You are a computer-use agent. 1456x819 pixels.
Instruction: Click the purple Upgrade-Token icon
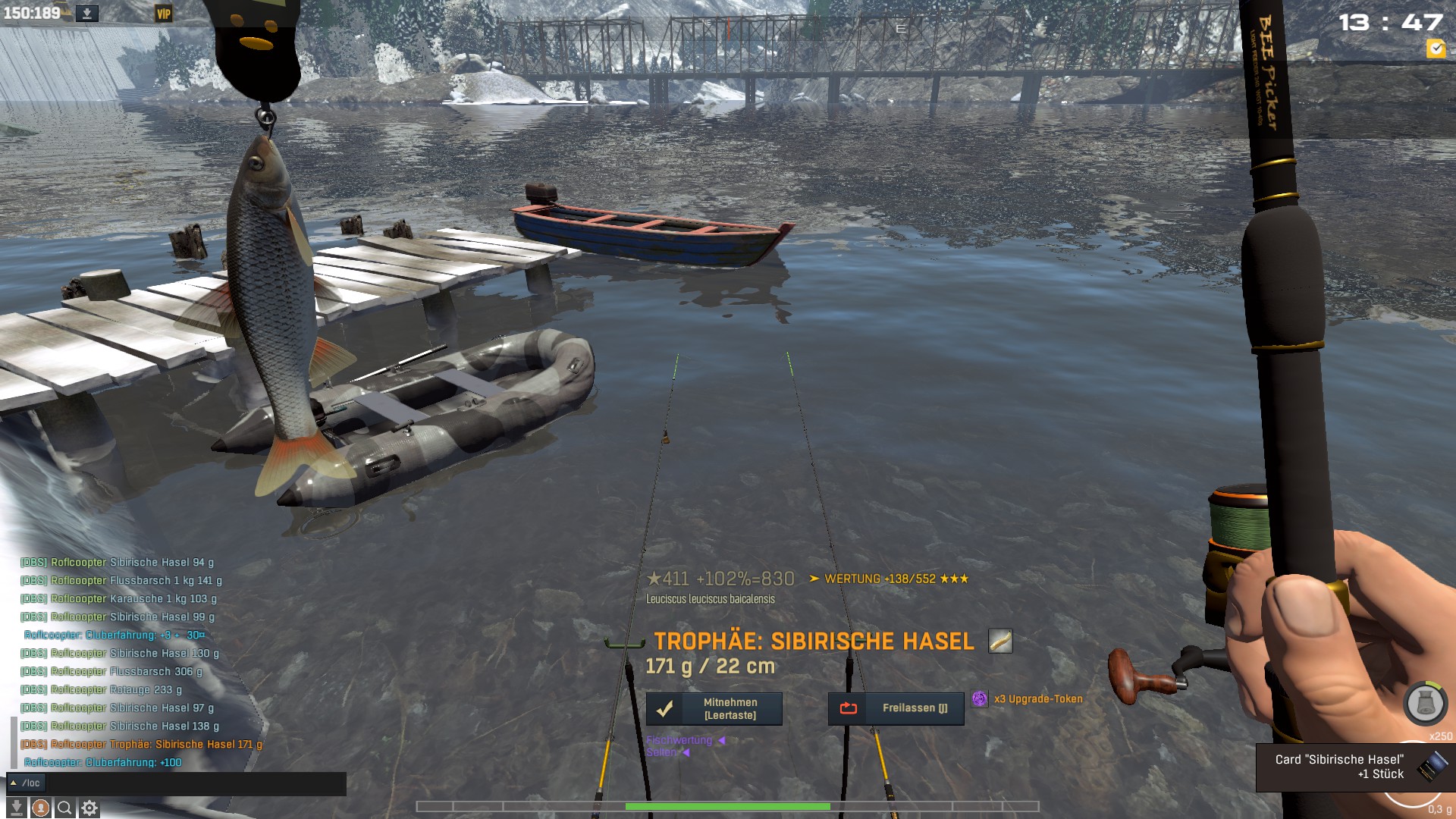click(x=980, y=699)
